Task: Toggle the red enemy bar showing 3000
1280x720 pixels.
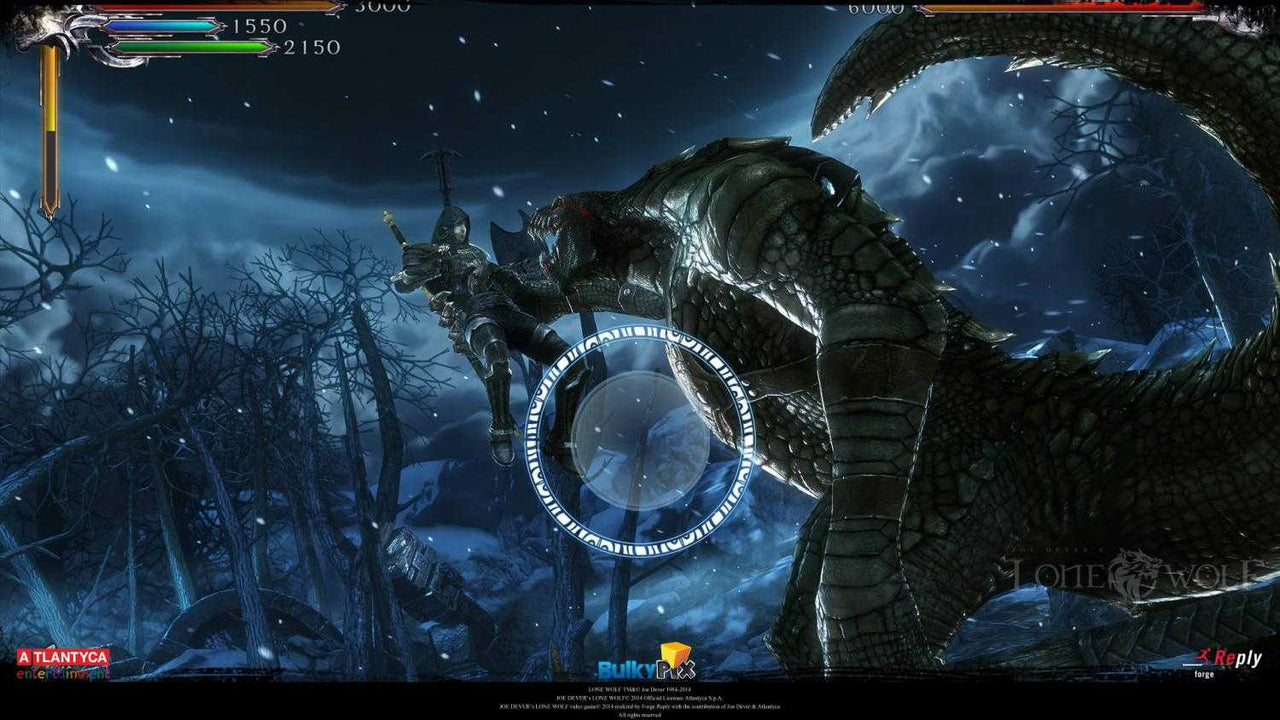Action: 220,6
